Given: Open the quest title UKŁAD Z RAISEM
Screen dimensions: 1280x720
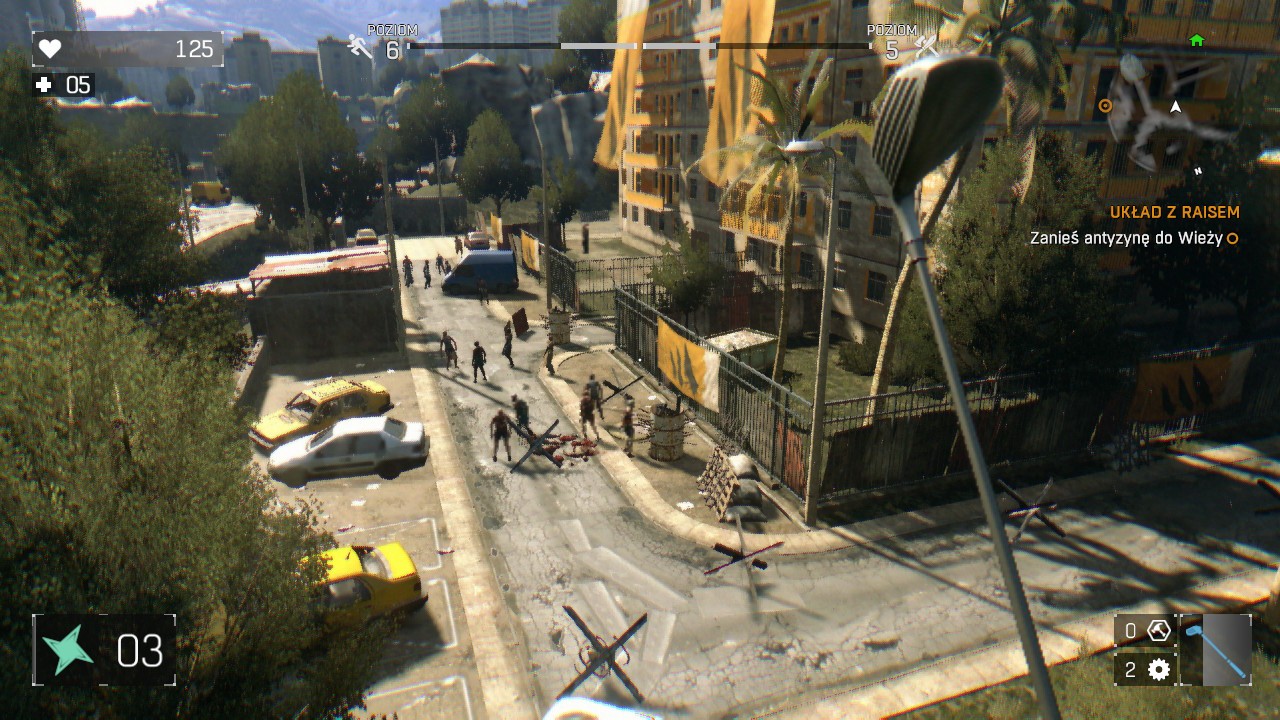Looking at the screenshot, I should [1173, 213].
